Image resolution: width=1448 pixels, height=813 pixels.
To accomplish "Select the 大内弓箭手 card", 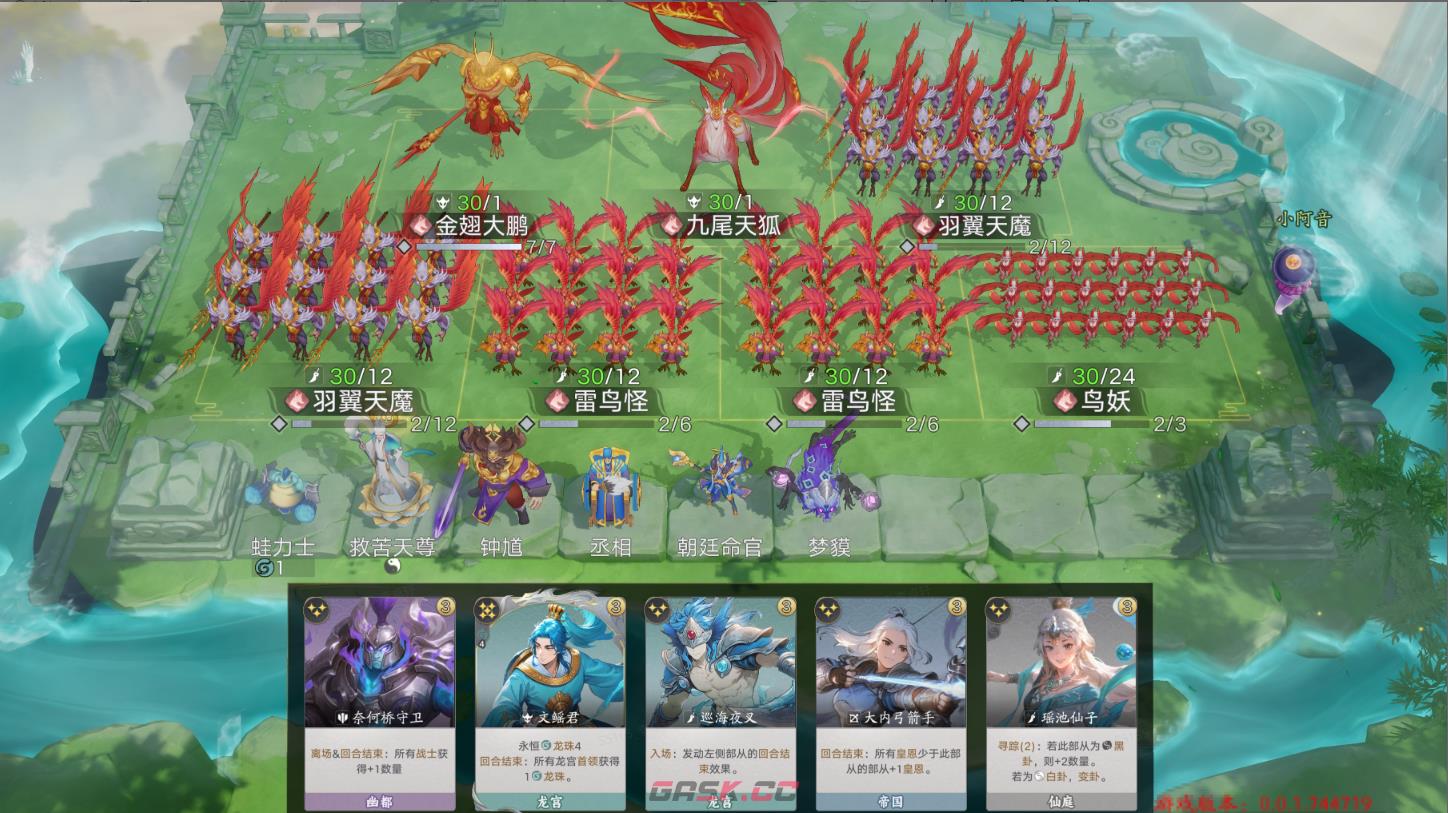I will click(x=890, y=700).
